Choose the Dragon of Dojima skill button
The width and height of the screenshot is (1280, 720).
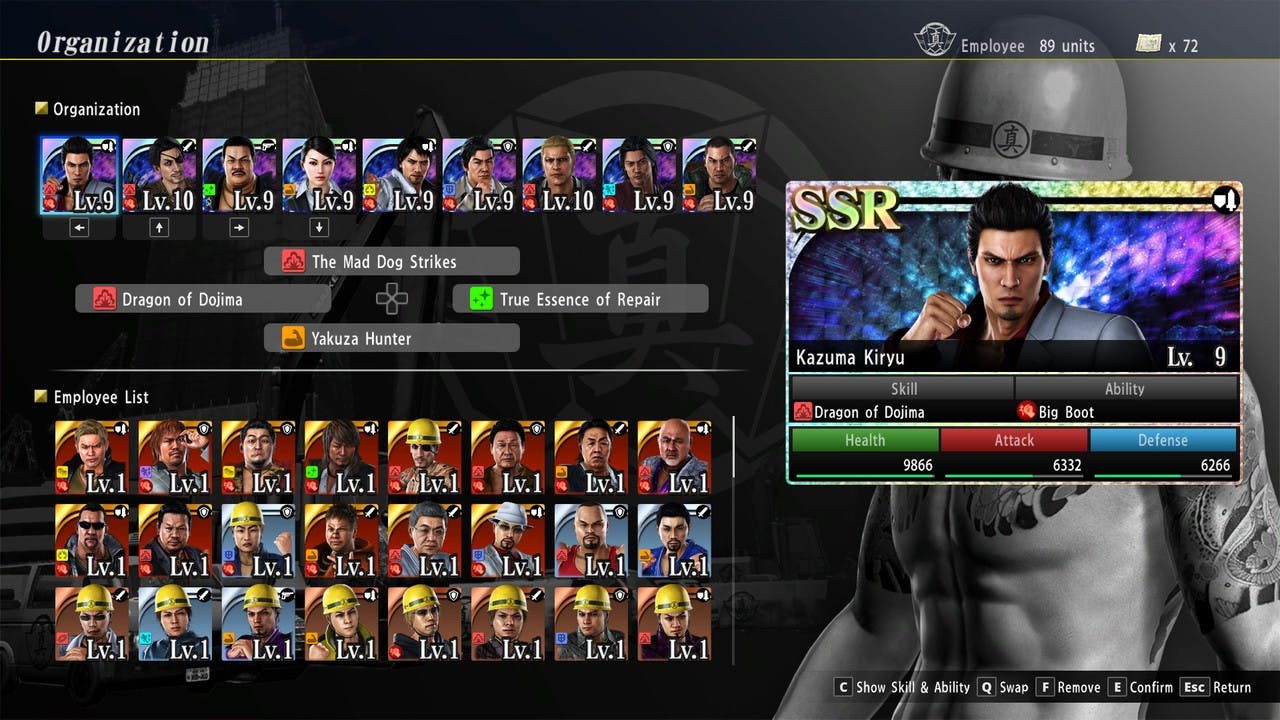pyautogui.click(x=203, y=299)
